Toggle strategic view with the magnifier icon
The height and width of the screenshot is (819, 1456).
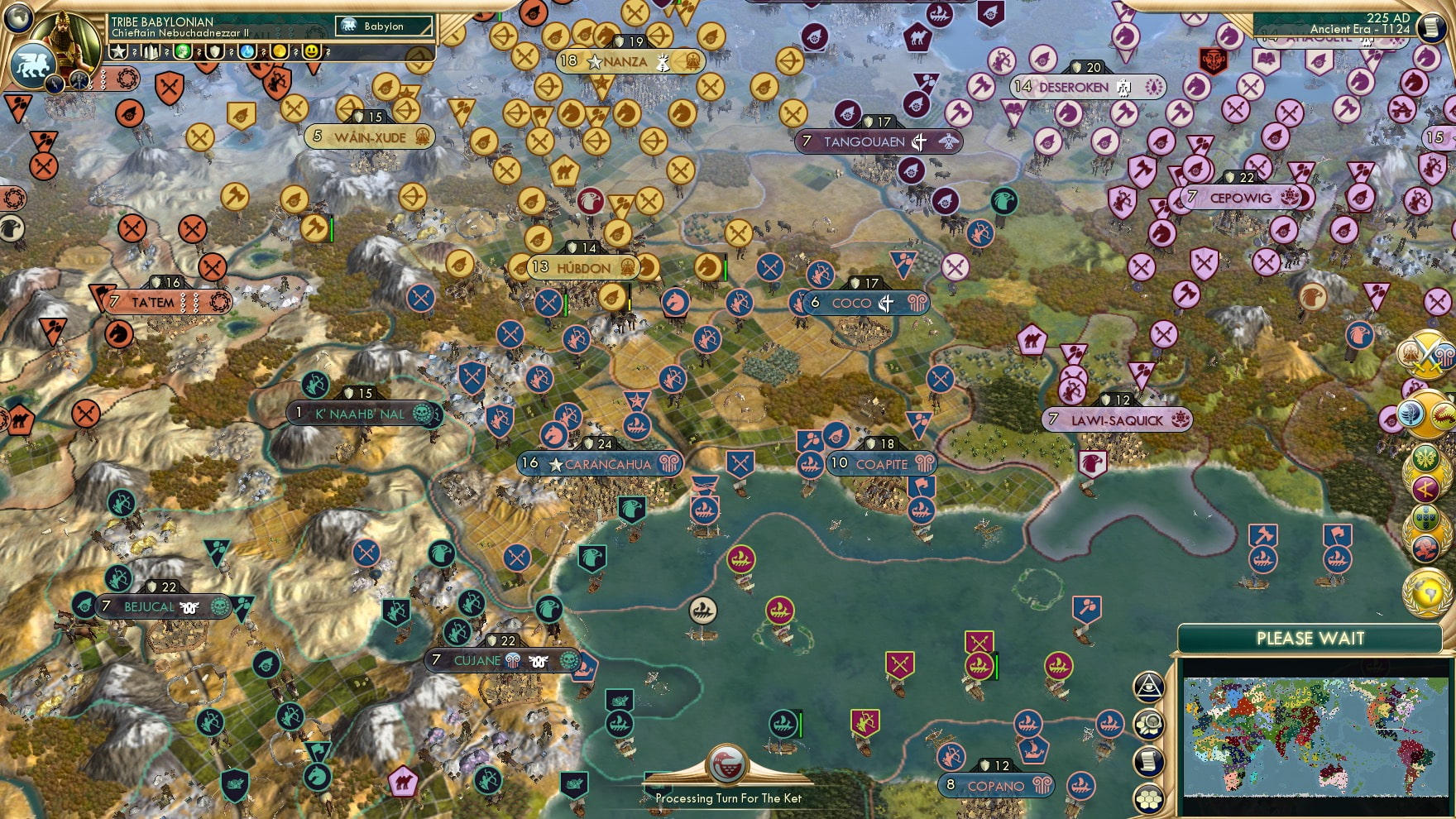[1148, 724]
